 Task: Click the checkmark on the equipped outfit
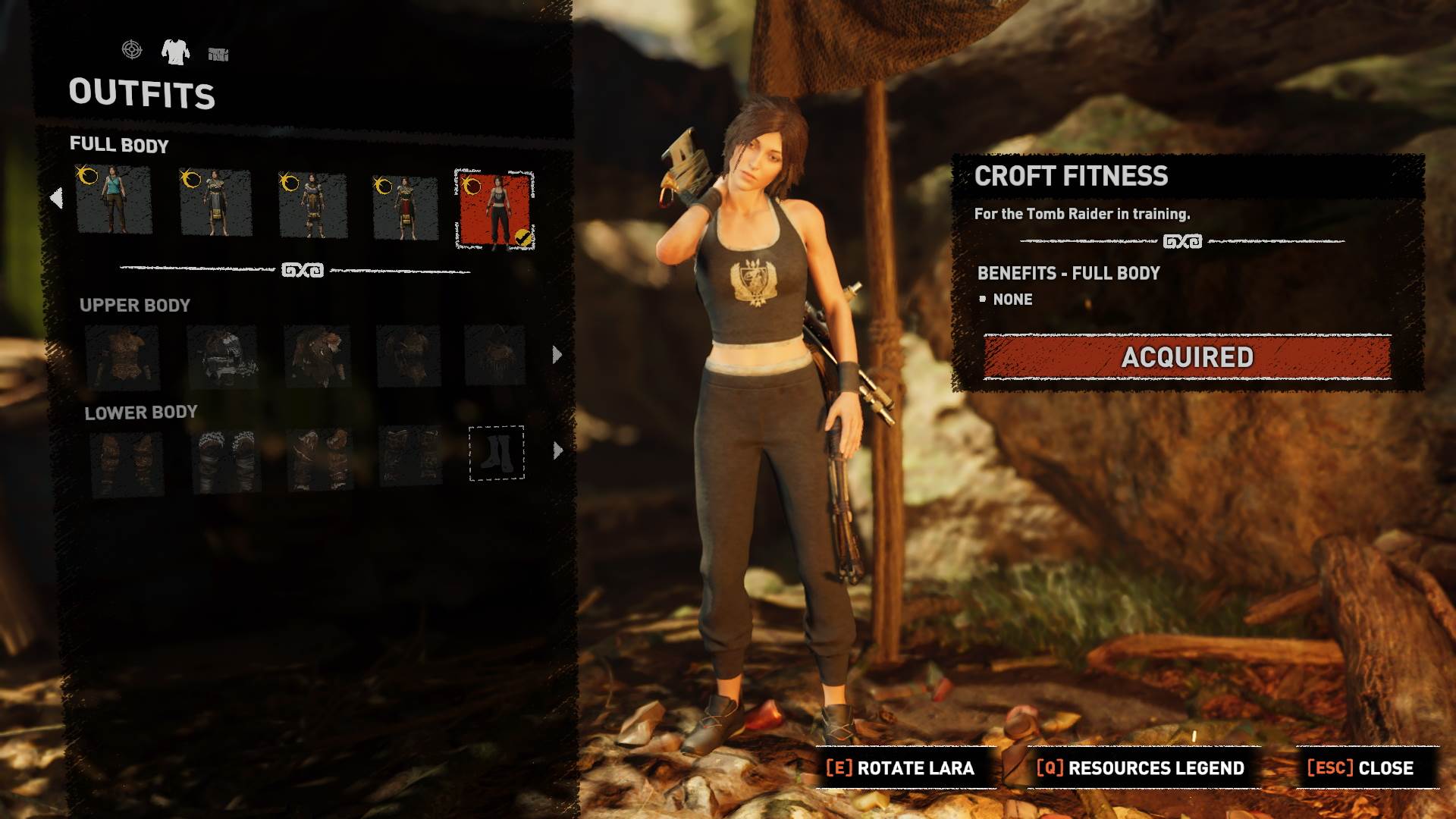pyautogui.click(x=524, y=236)
